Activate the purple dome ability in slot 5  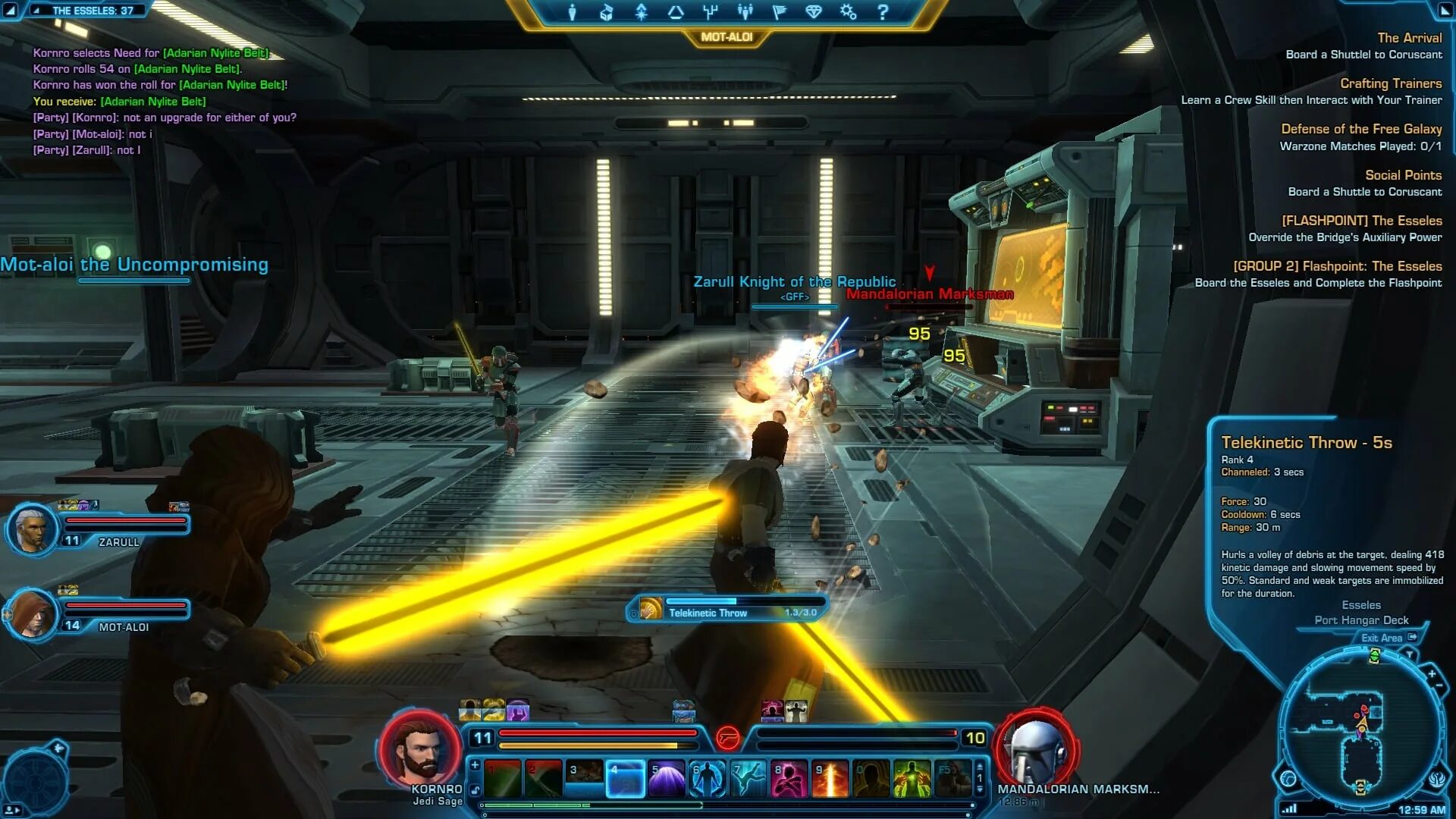click(667, 779)
